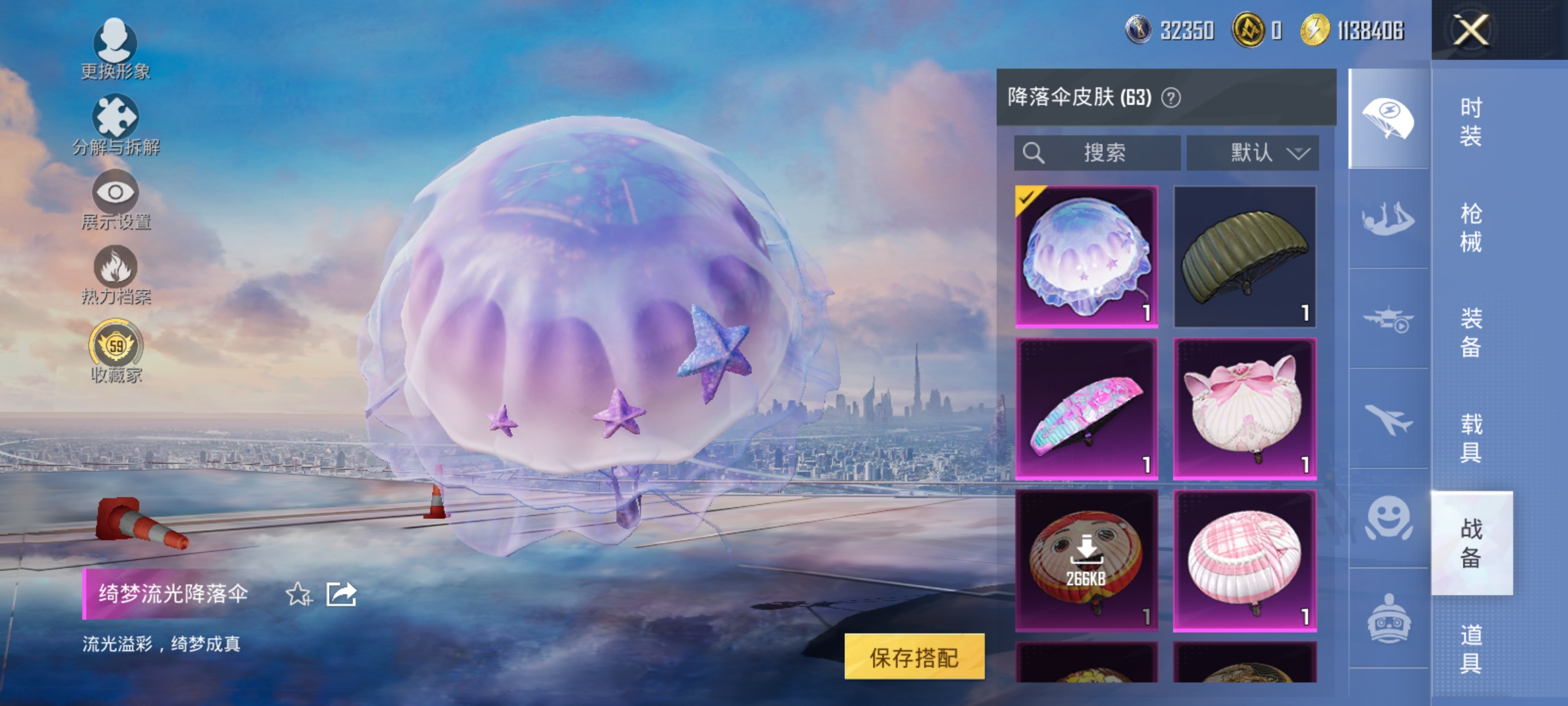The height and width of the screenshot is (706, 1568).
Task: Select the parachute category icon
Action: tap(1387, 118)
